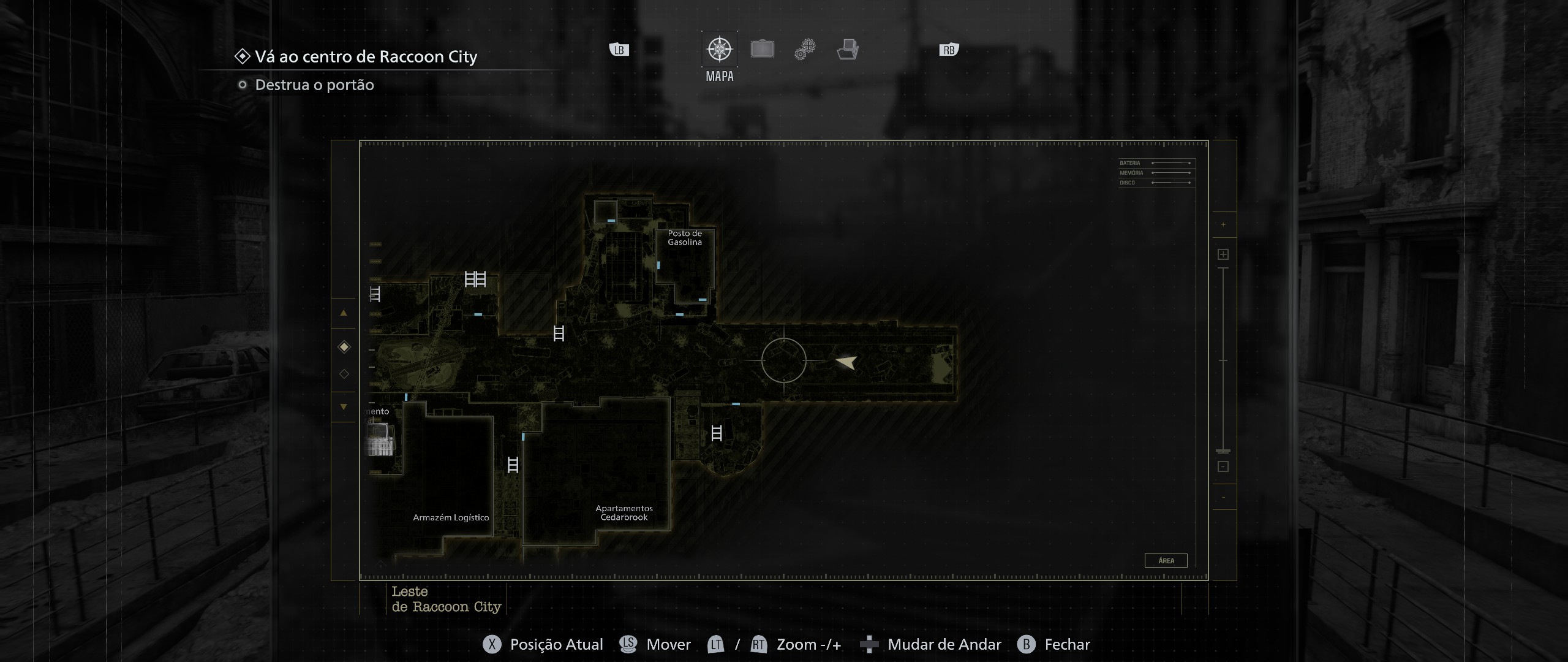Open the briefcase inventory tab

pyautogui.click(x=763, y=49)
